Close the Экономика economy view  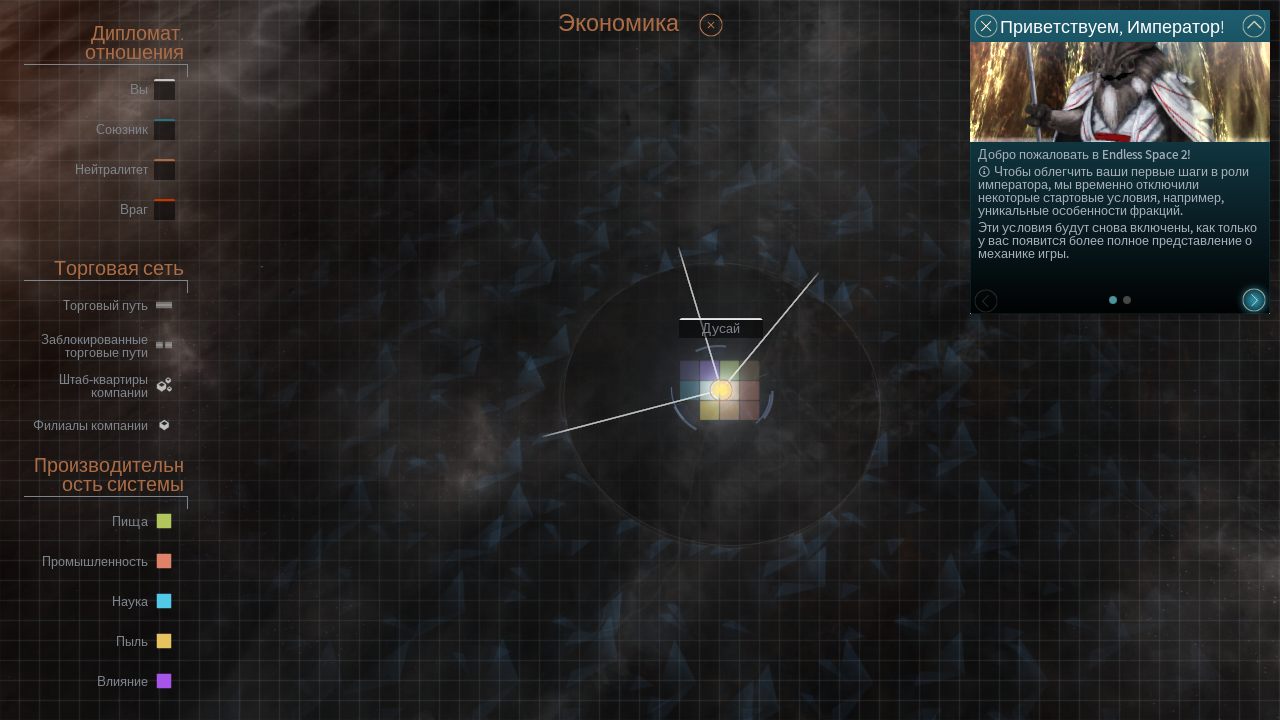(711, 25)
